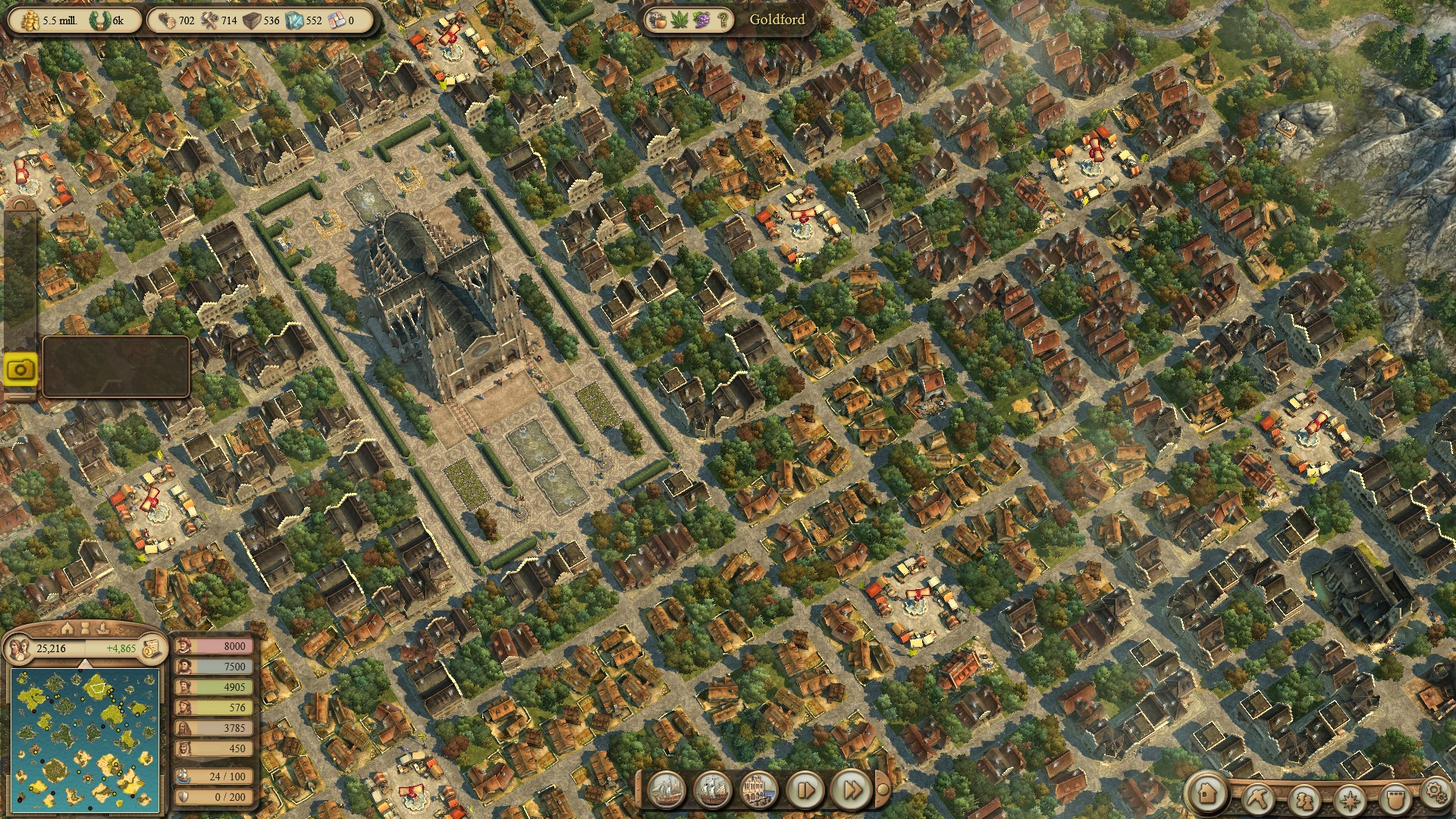1456x819 pixels.
Task: Click the question mark fertility icon
Action: (723, 20)
